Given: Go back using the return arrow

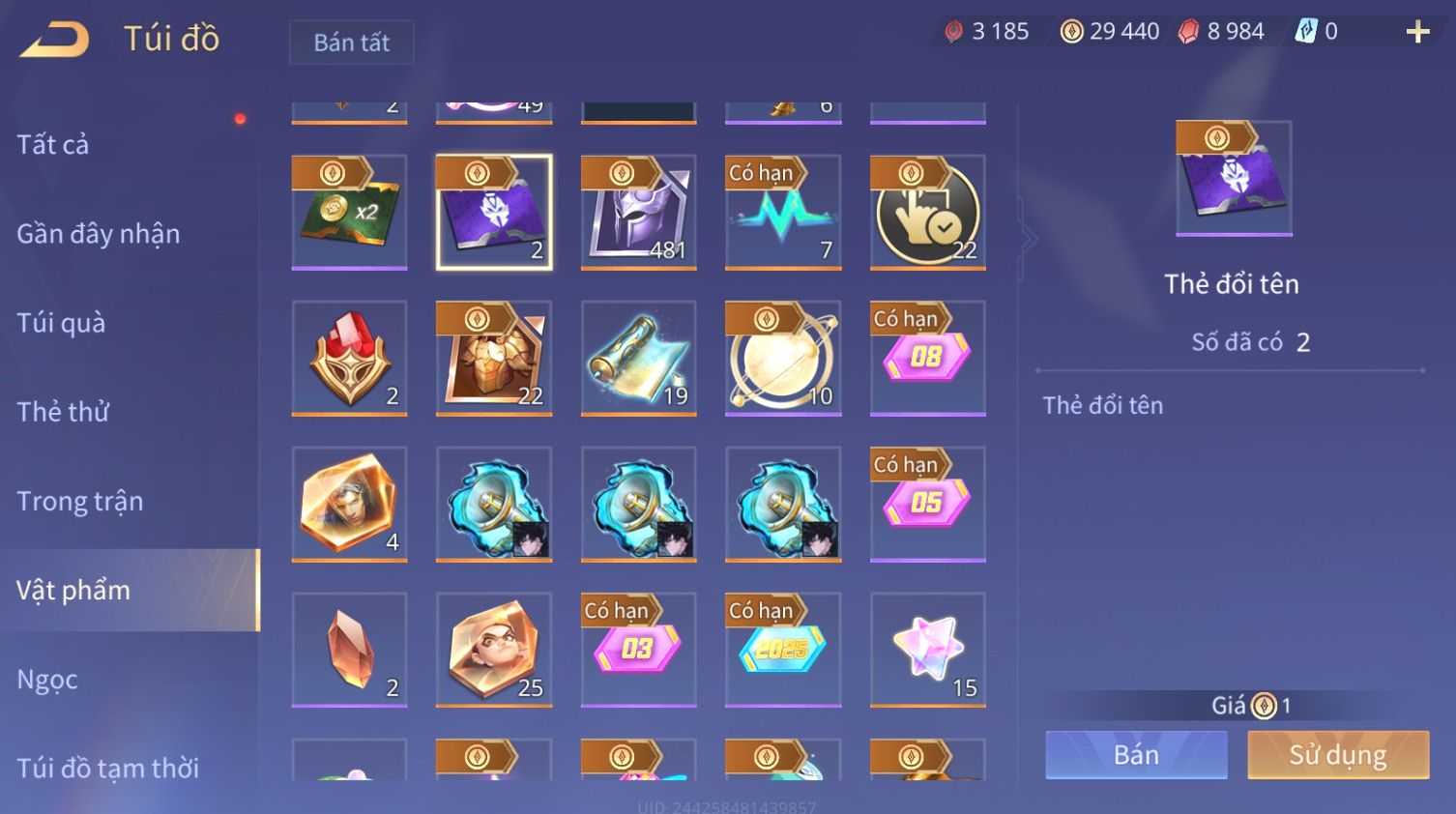Looking at the screenshot, I should [55, 40].
